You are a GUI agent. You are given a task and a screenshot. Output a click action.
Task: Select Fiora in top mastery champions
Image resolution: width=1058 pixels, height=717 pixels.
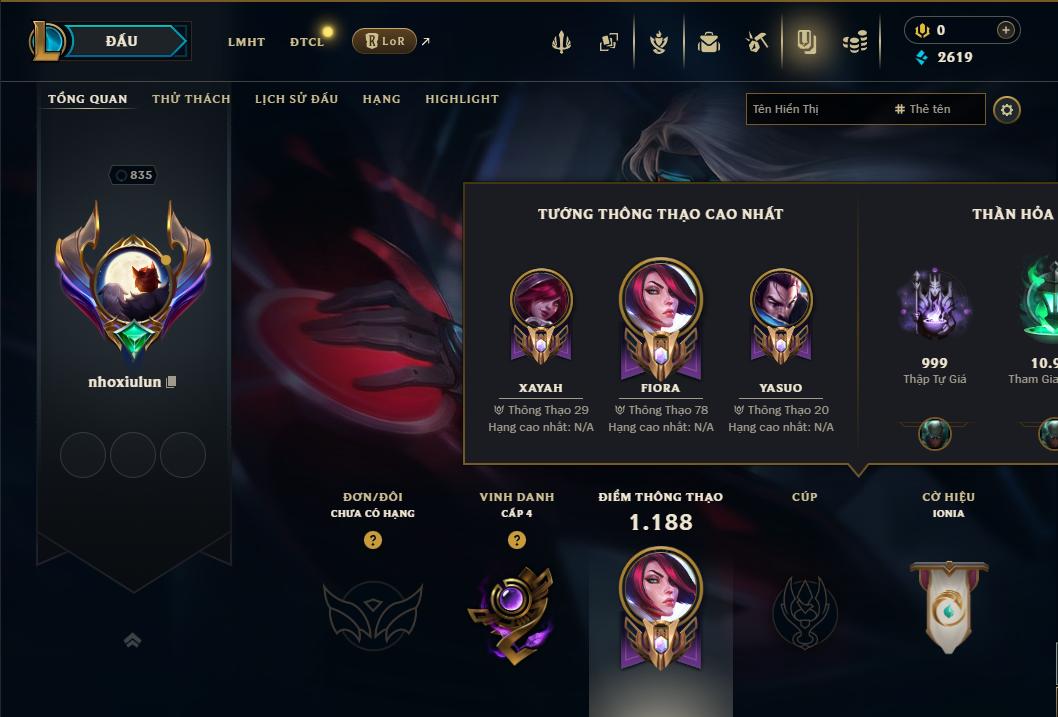pos(660,312)
